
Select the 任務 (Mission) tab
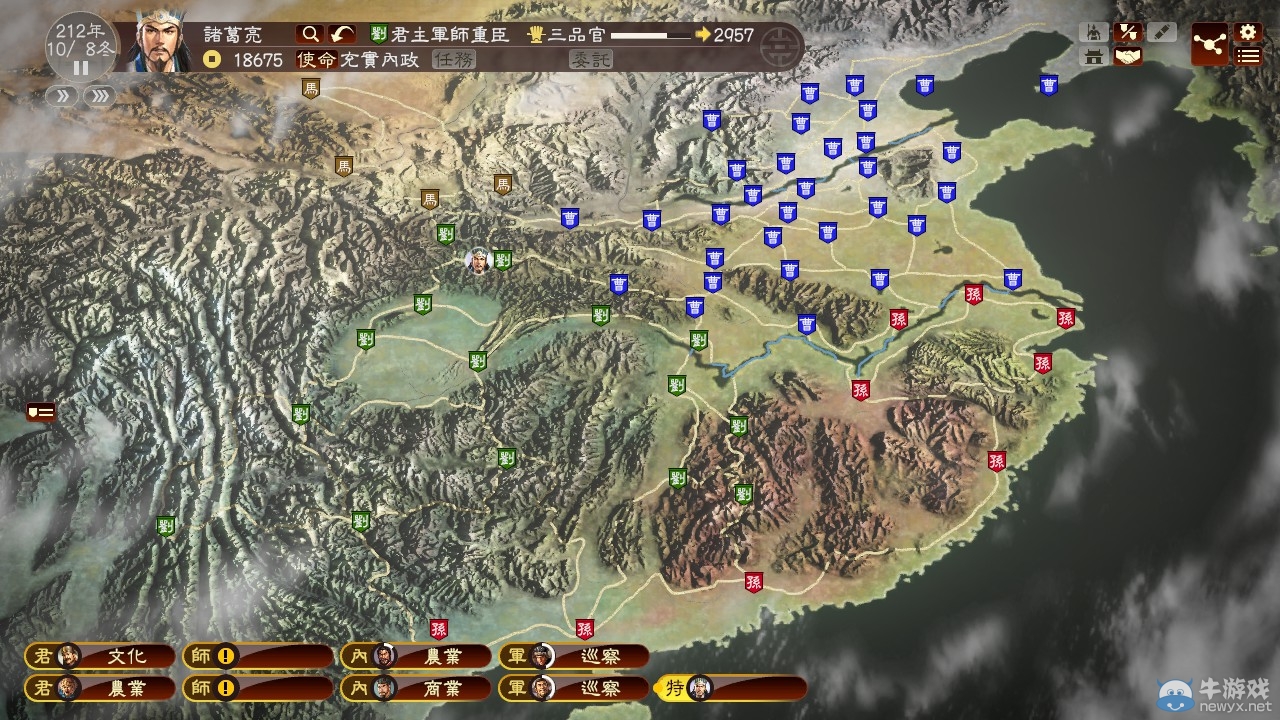coord(453,61)
